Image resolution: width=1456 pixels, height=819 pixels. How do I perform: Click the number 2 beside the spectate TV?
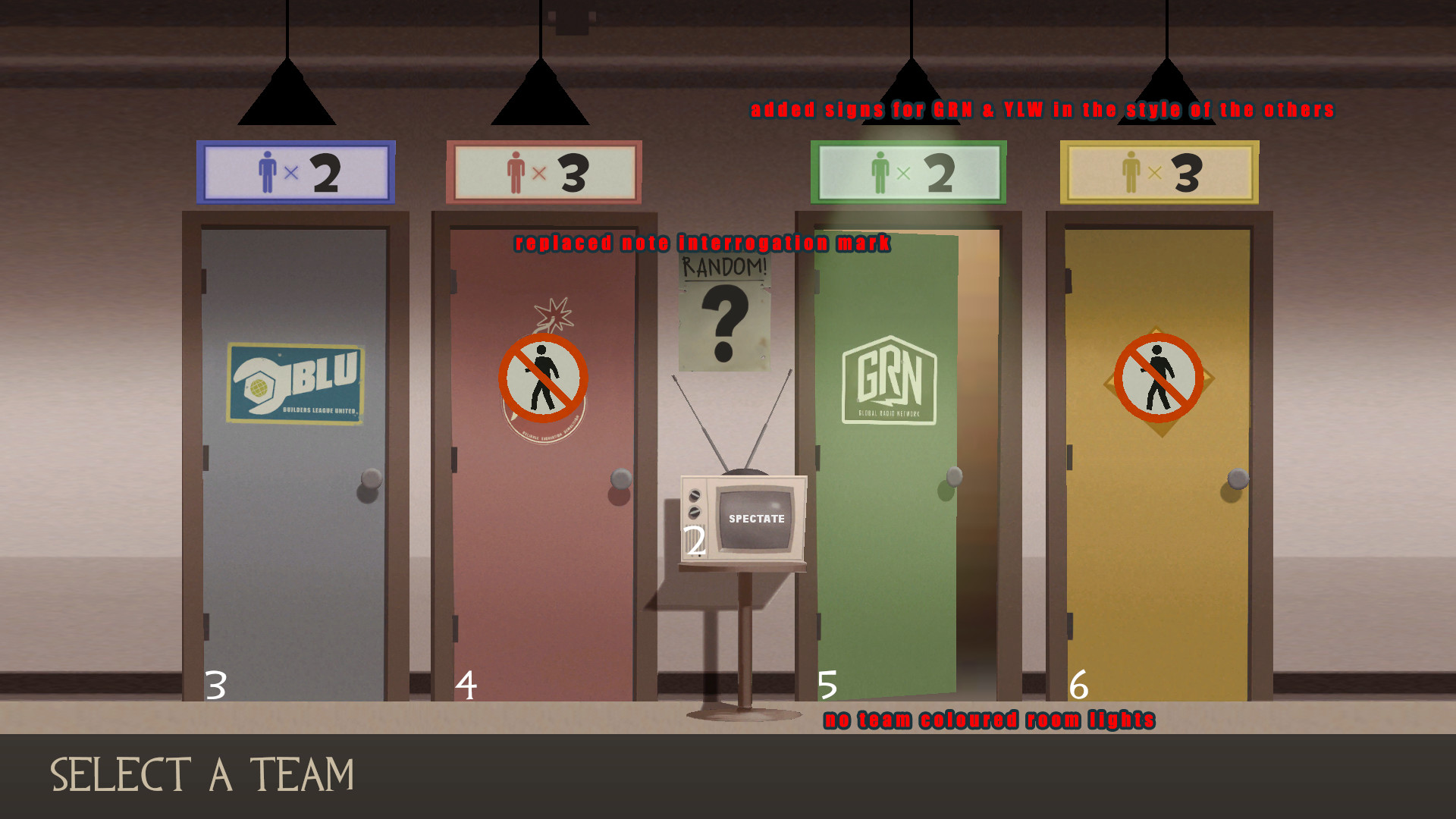tap(695, 540)
